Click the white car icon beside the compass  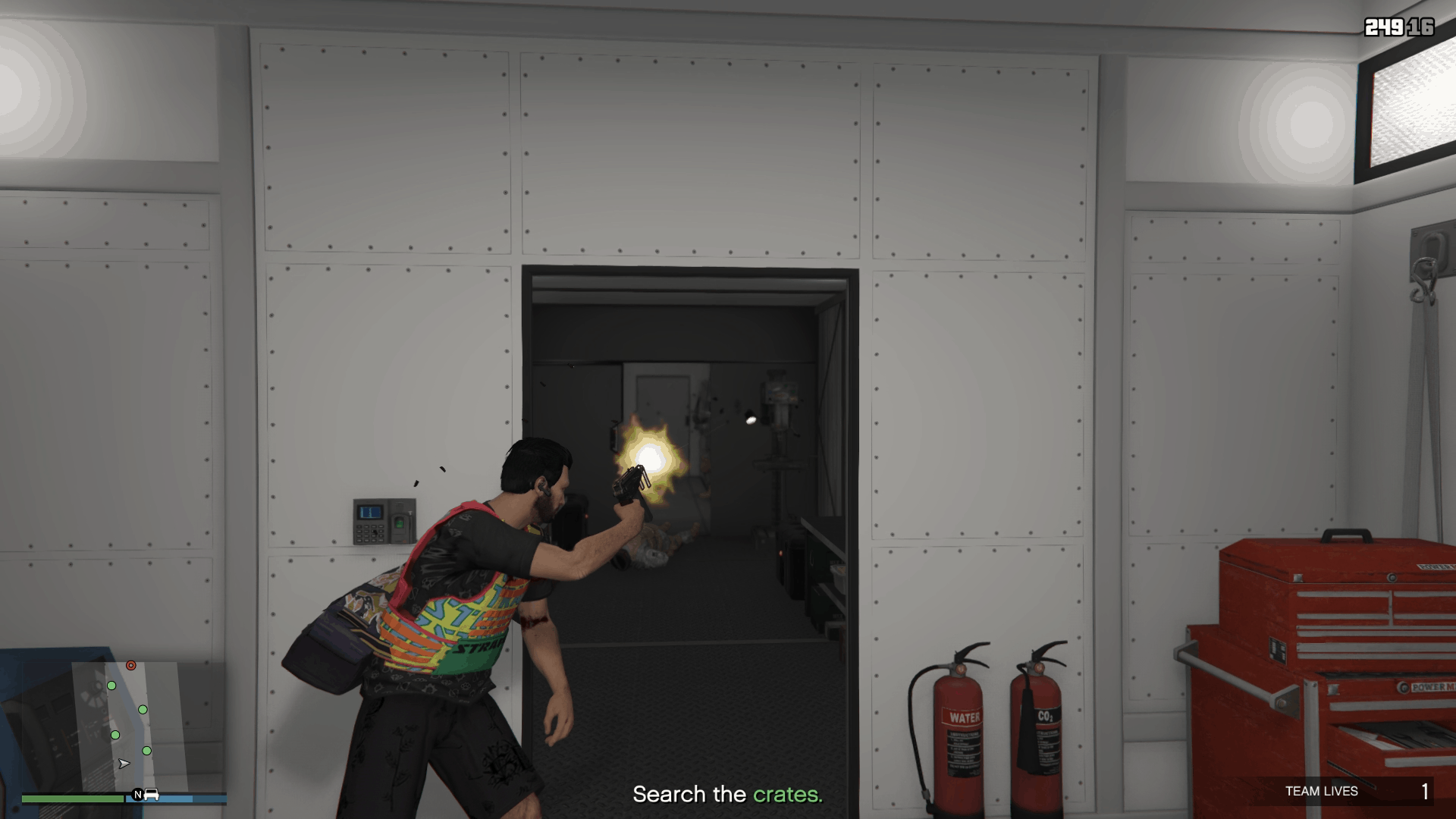pyautogui.click(x=152, y=795)
